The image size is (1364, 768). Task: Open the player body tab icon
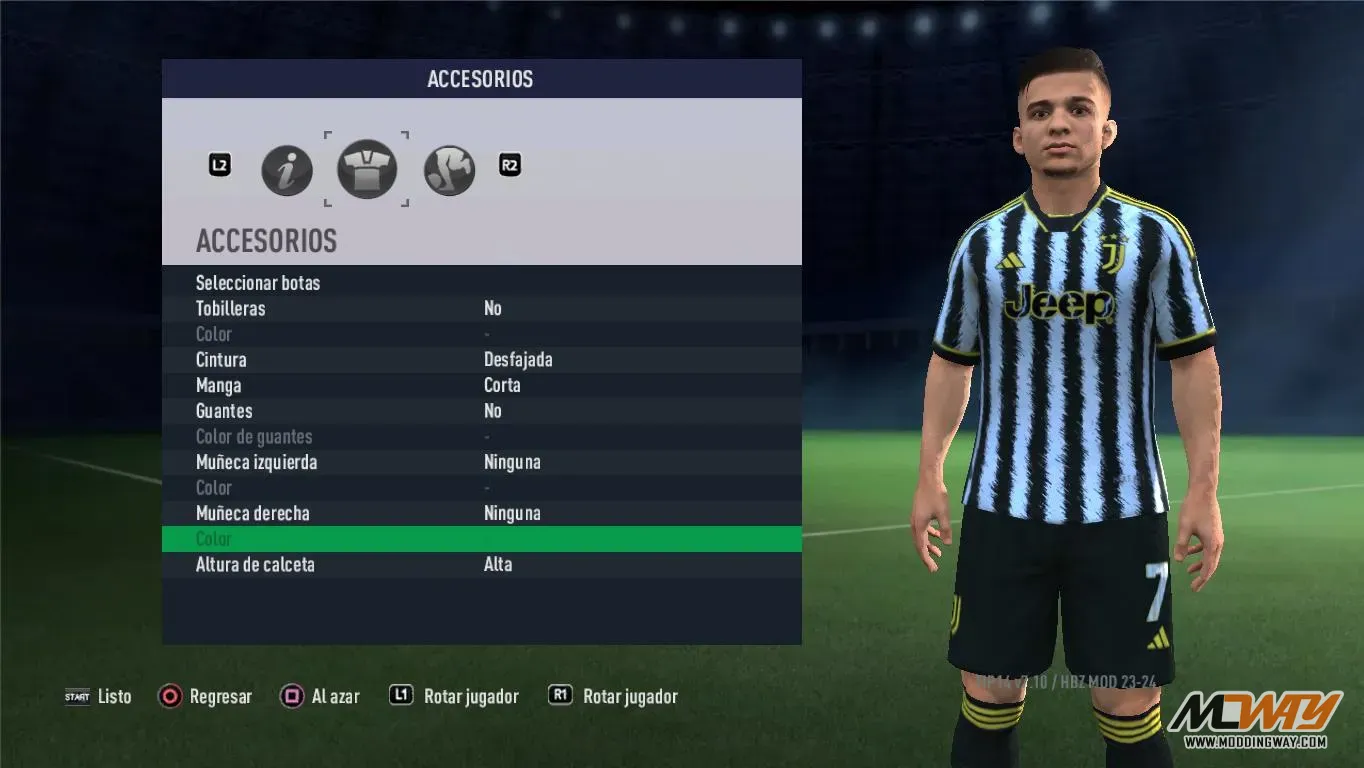[449, 170]
